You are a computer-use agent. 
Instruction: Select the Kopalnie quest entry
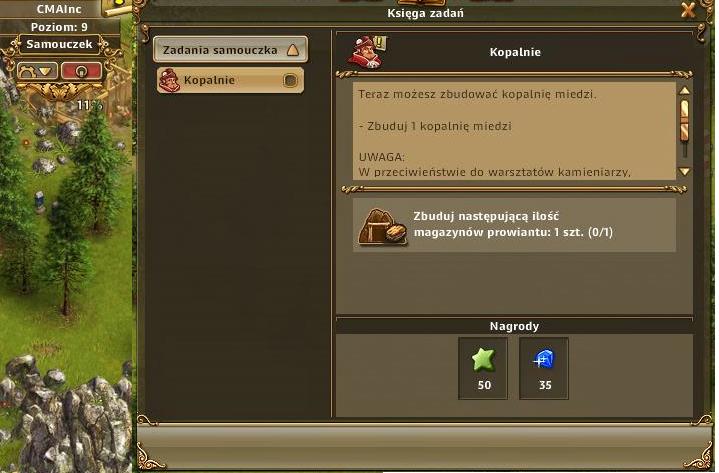coord(230,80)
